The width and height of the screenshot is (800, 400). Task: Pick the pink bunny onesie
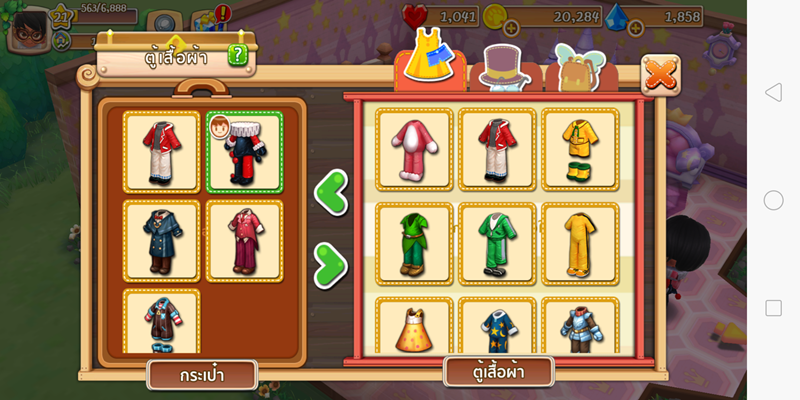point(414,148)
